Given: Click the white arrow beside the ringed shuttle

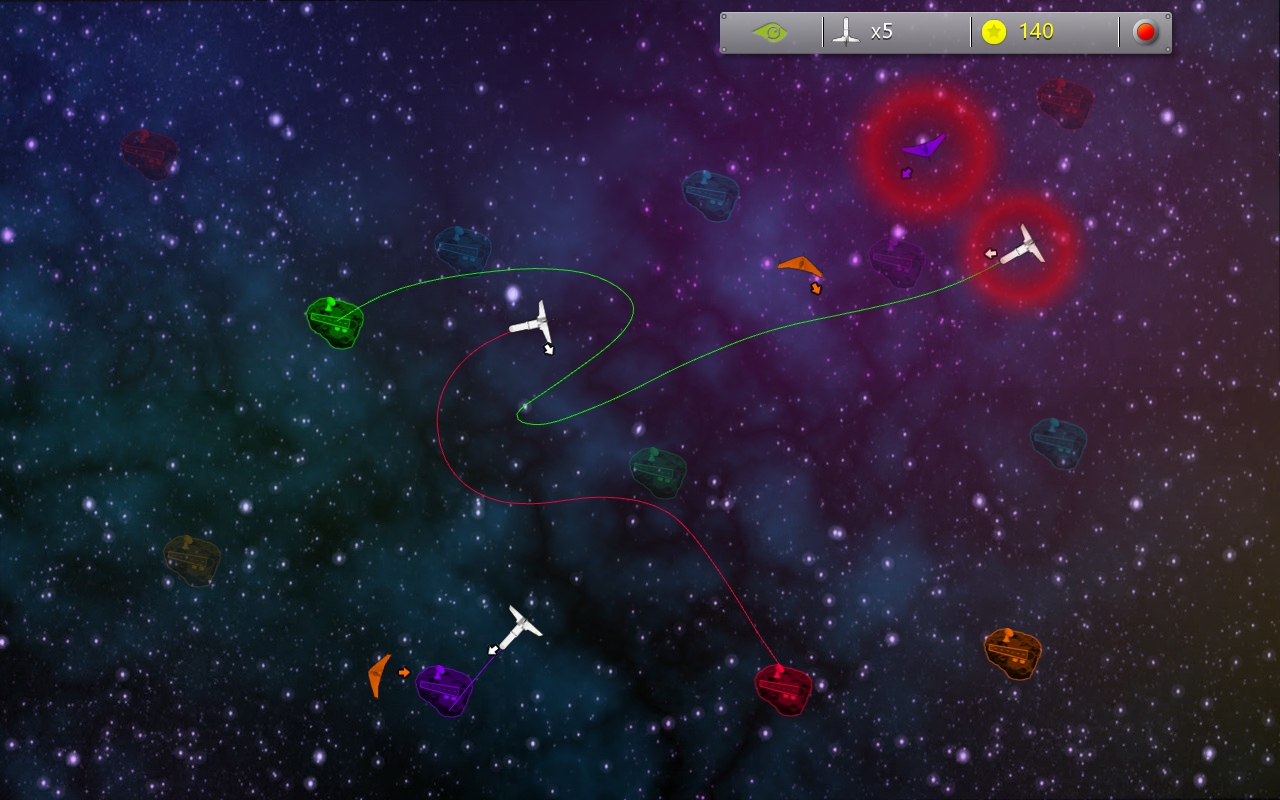Looking at the screenshot, I should (x=989, y=254).
